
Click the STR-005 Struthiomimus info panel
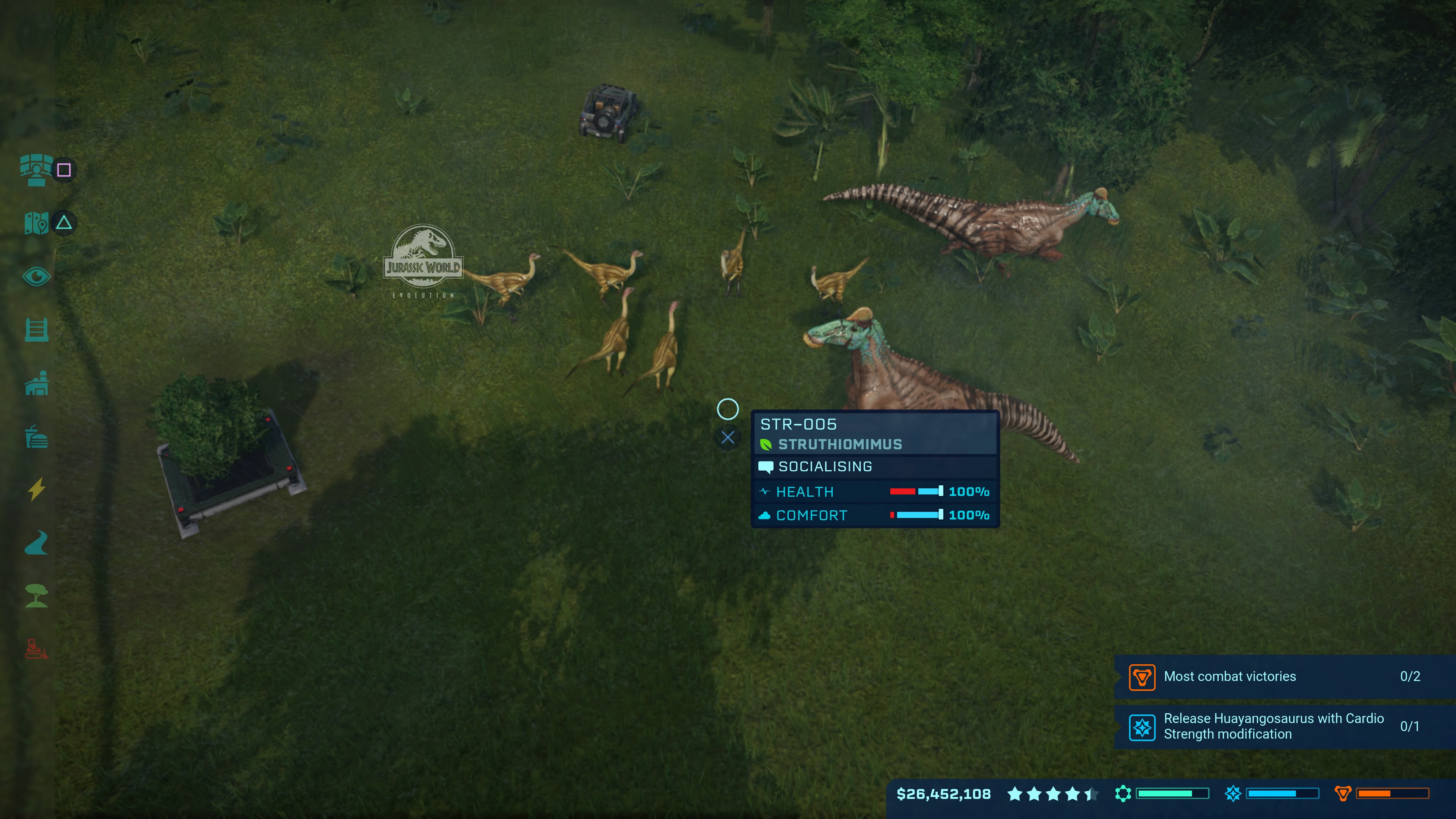874,469
